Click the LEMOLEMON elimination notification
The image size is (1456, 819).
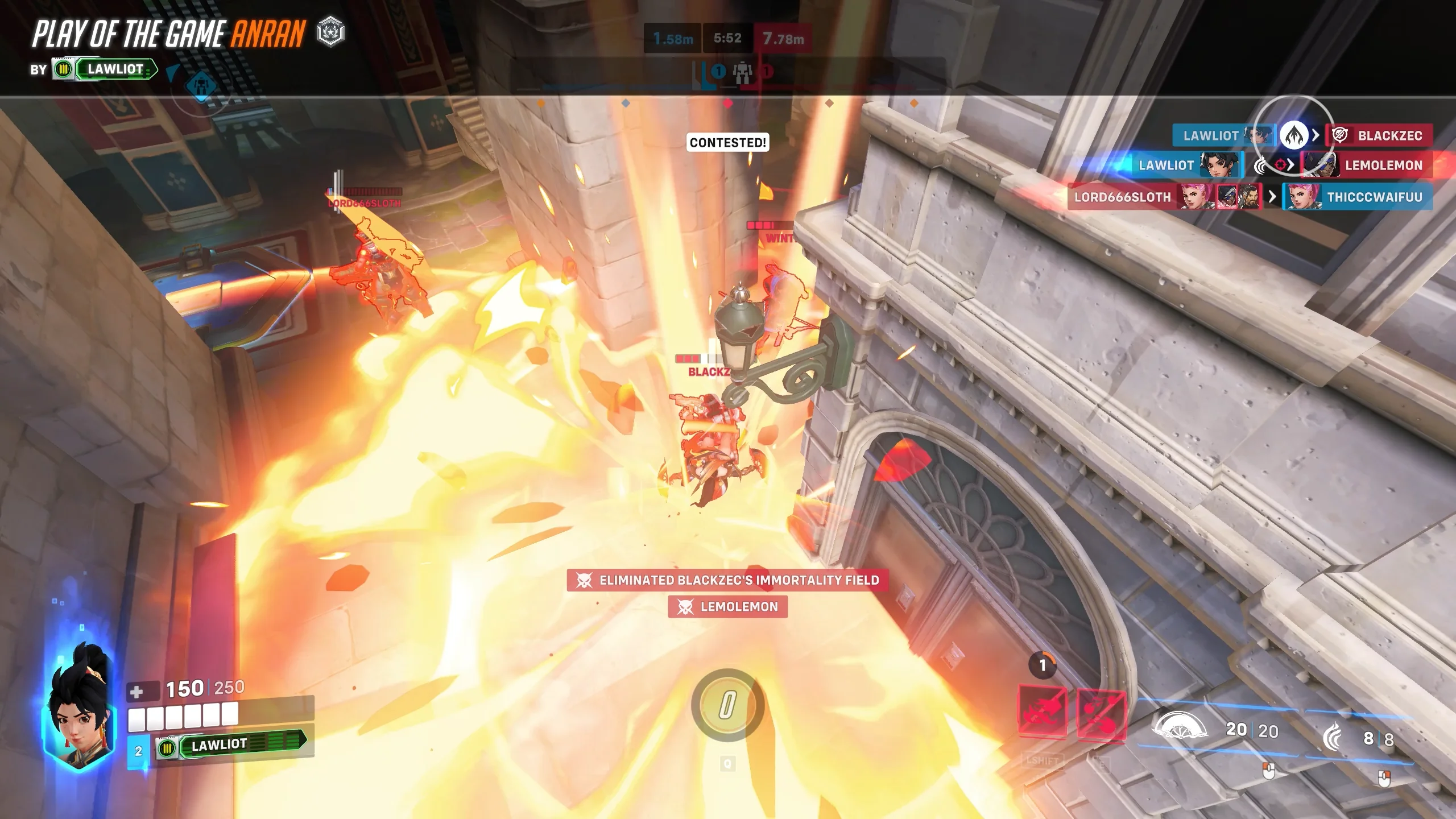(x=727, y=607)
